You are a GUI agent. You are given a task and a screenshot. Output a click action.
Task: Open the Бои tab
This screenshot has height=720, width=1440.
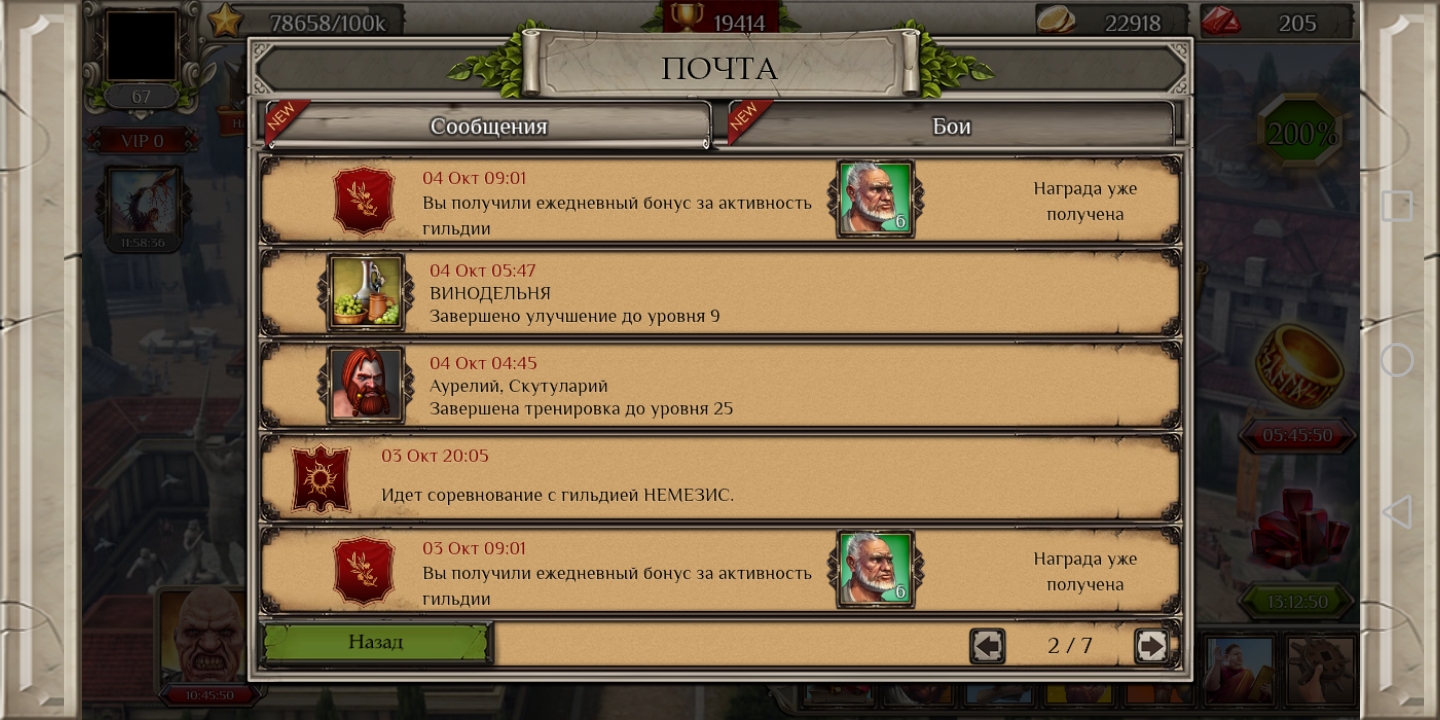(951, 126)
